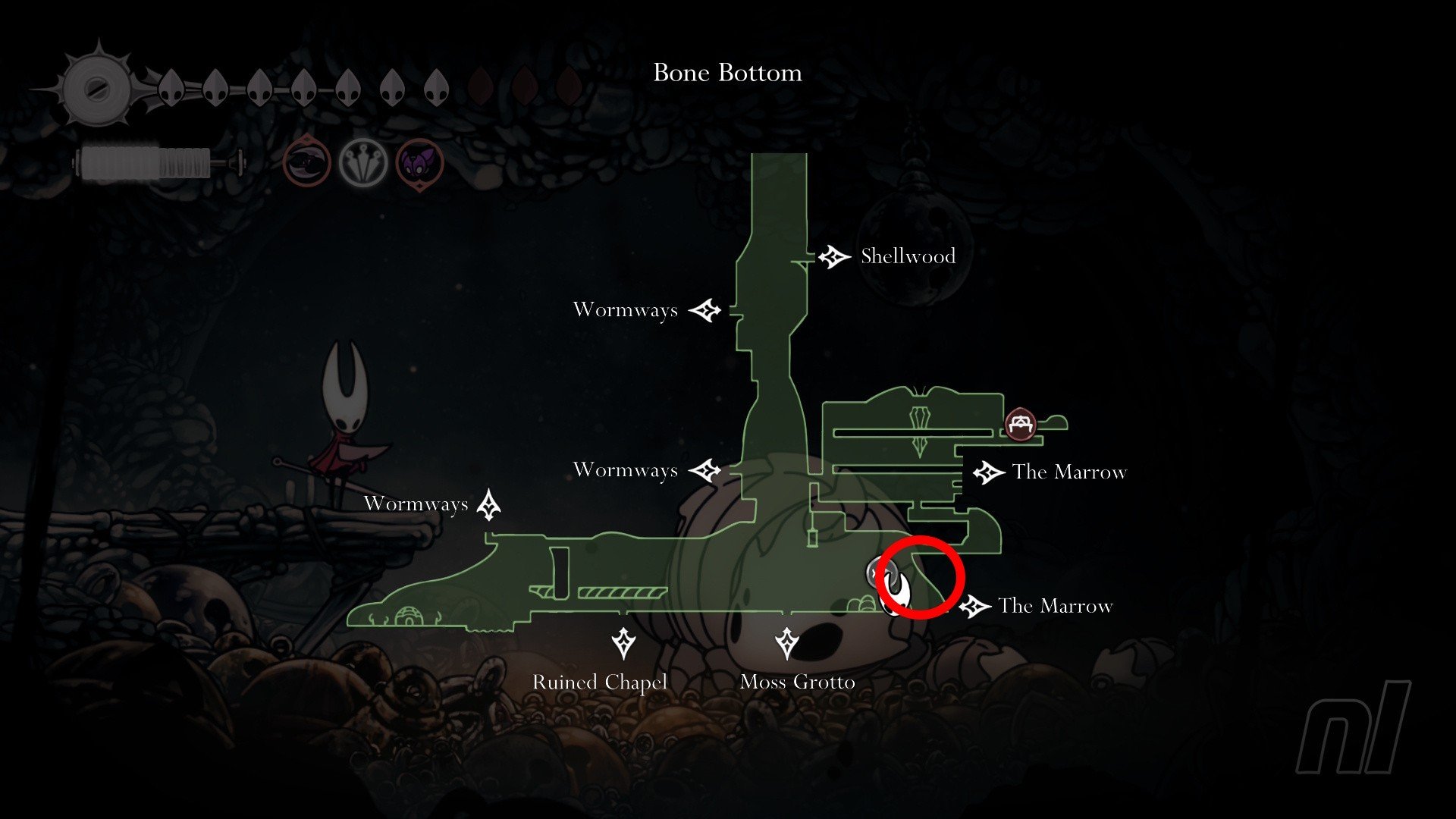Select the bench icon on the map

[1020, 425]
